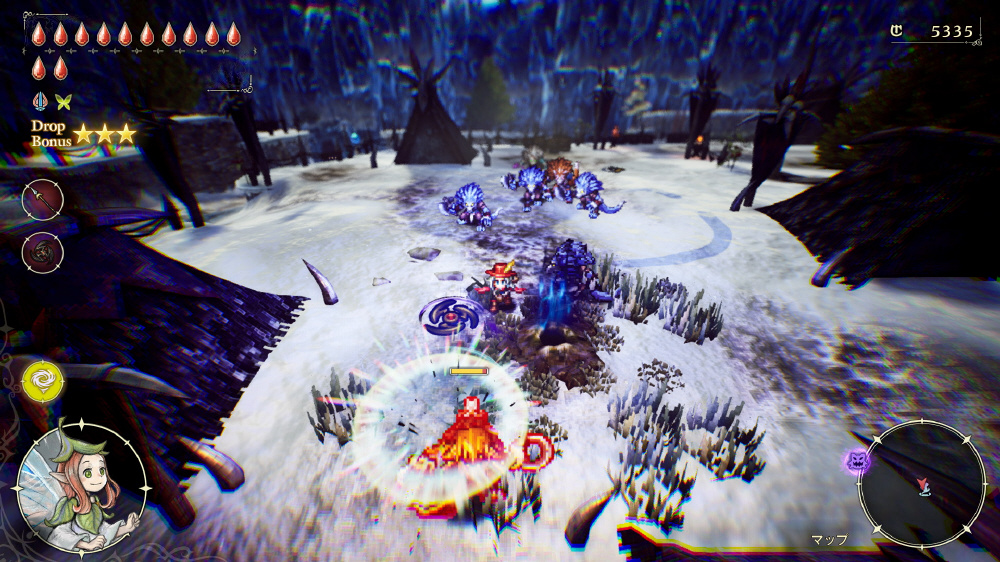
Task: Activate the dark swirl skill icon
Action: click(43, 250)
